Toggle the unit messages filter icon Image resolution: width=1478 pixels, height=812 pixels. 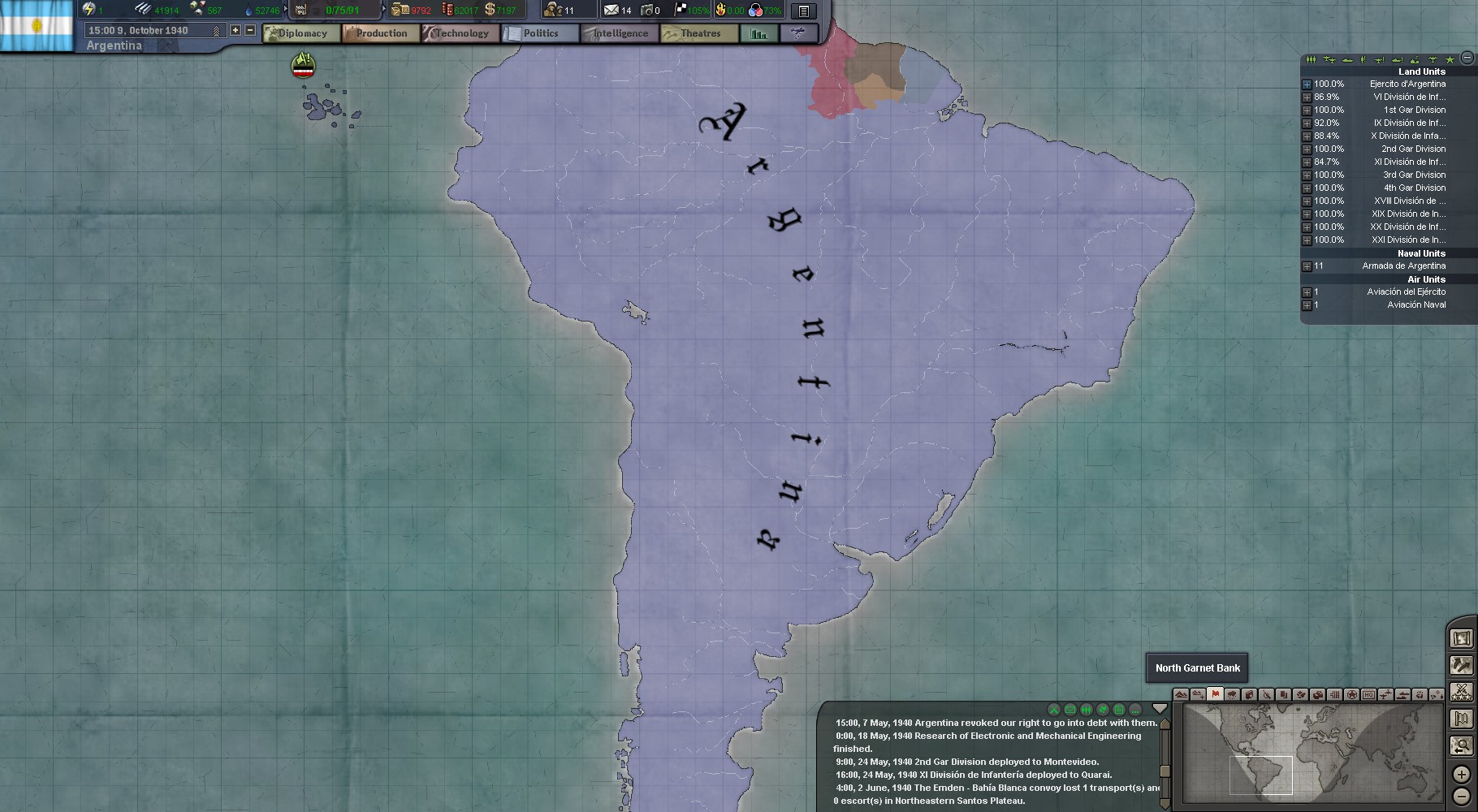pyautogui.click(x=1087, y=709)
